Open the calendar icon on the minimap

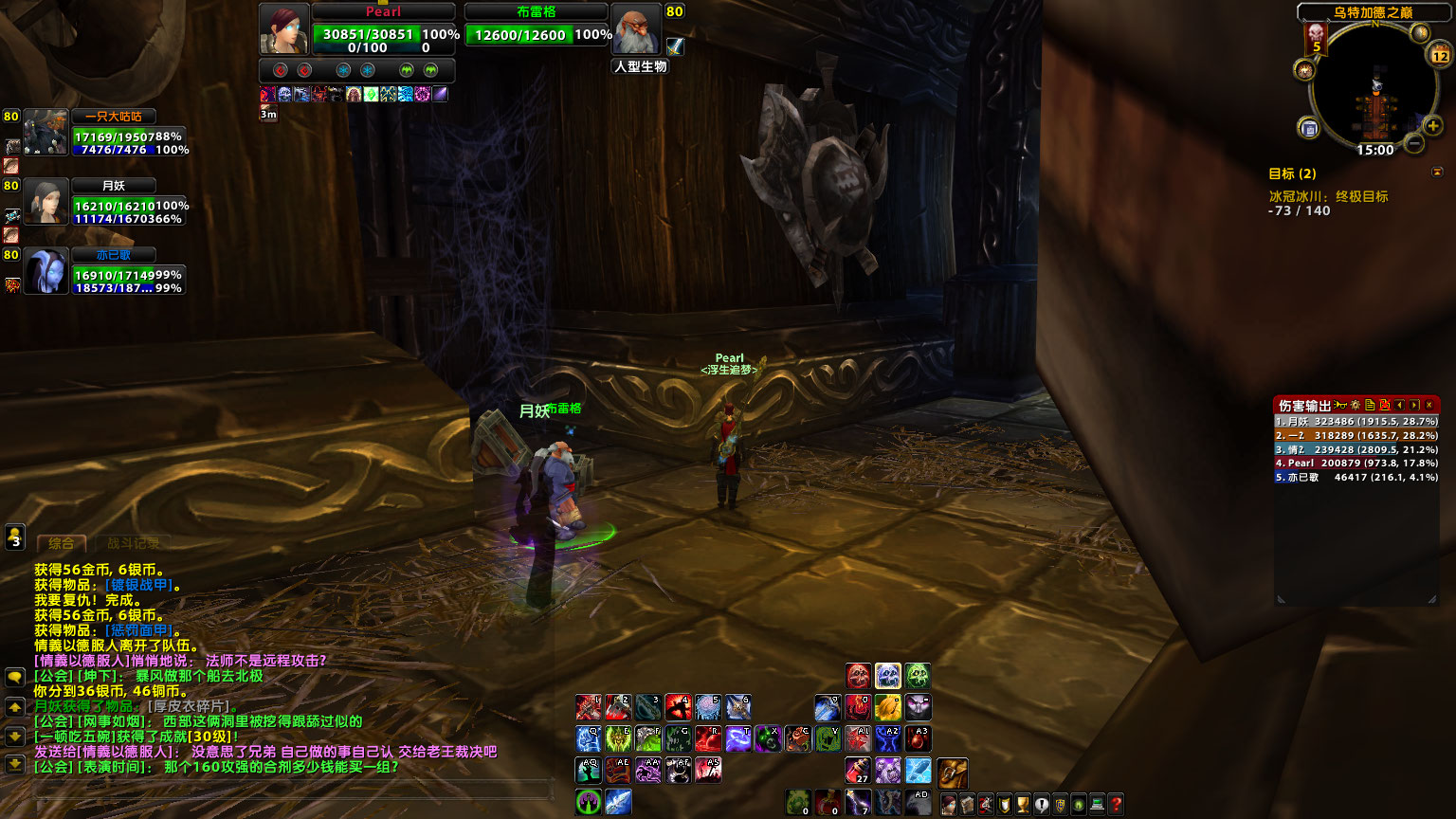pyautogui.click(x=1440, y=54)
